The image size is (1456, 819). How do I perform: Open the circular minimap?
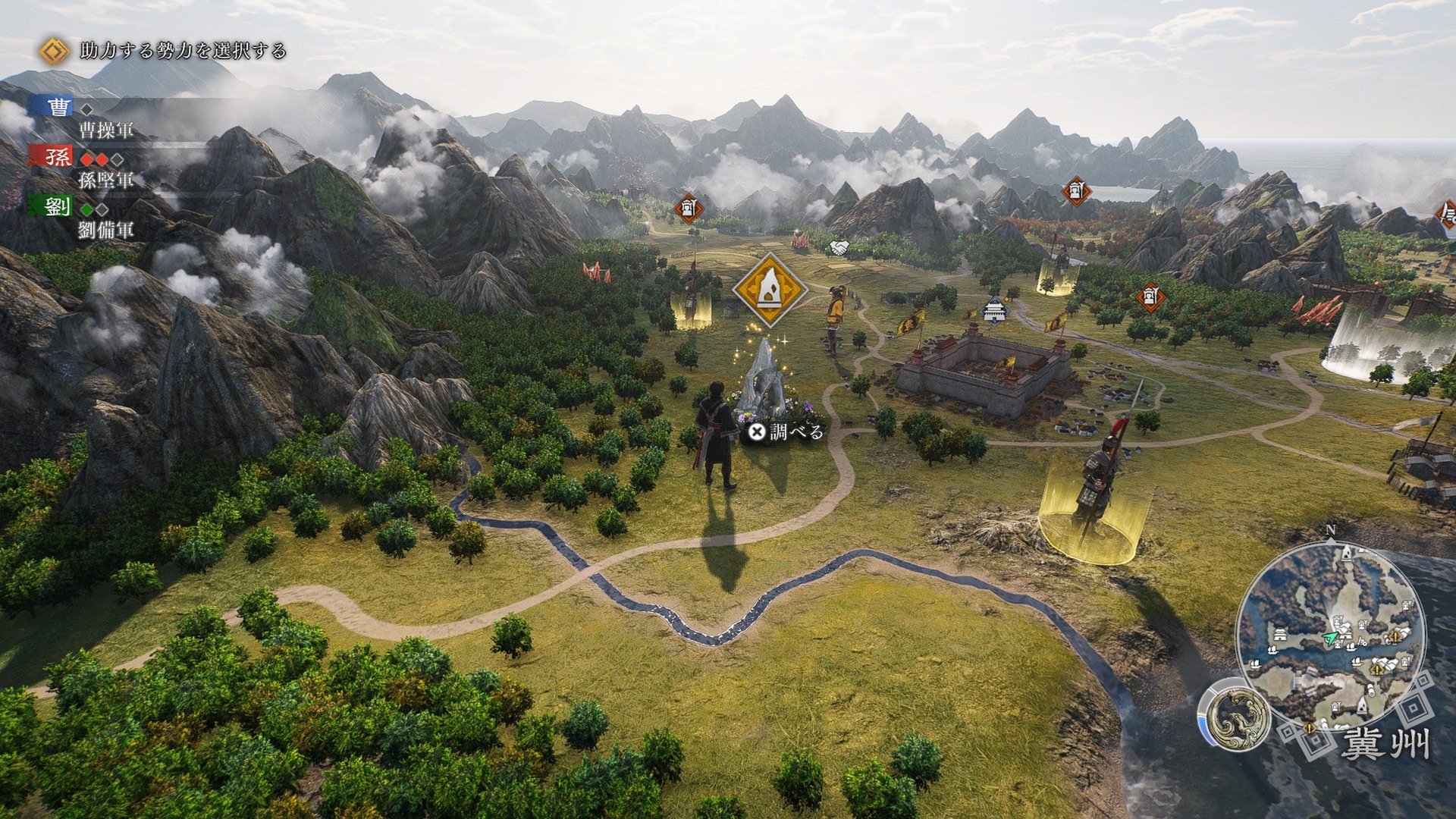1331,639
